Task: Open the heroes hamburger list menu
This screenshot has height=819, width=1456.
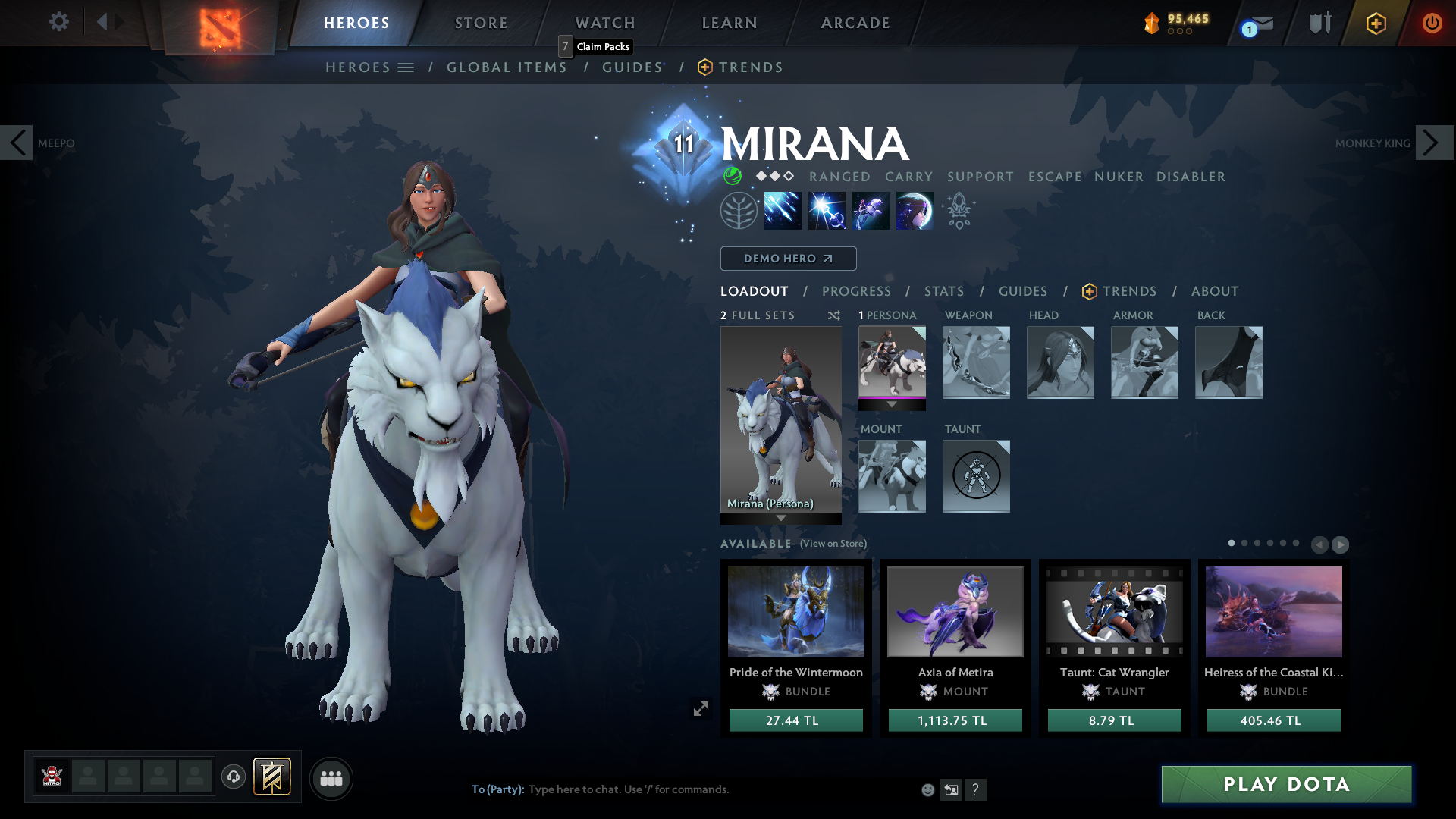Action: (x=407, y=67)
